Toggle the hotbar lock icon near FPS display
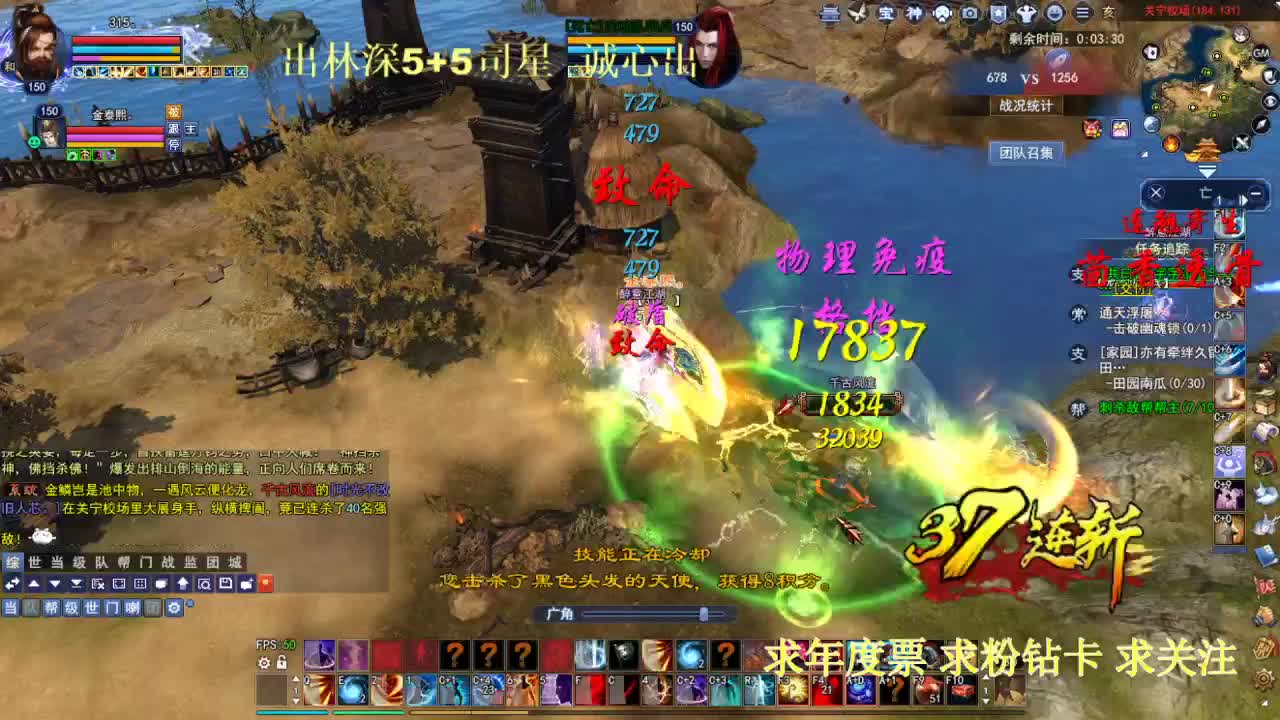Screen dimensions: 1280x720 (x=282, y=662)
